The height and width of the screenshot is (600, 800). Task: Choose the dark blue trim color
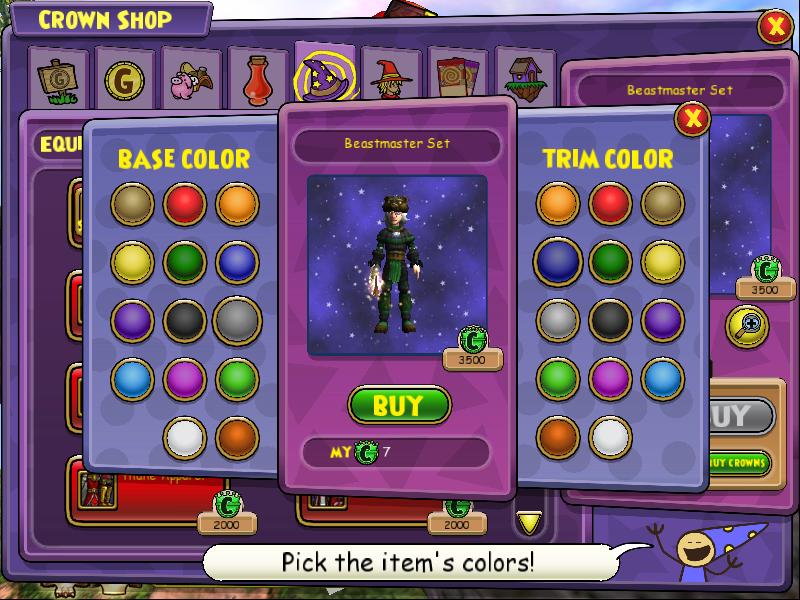point(558,262)
